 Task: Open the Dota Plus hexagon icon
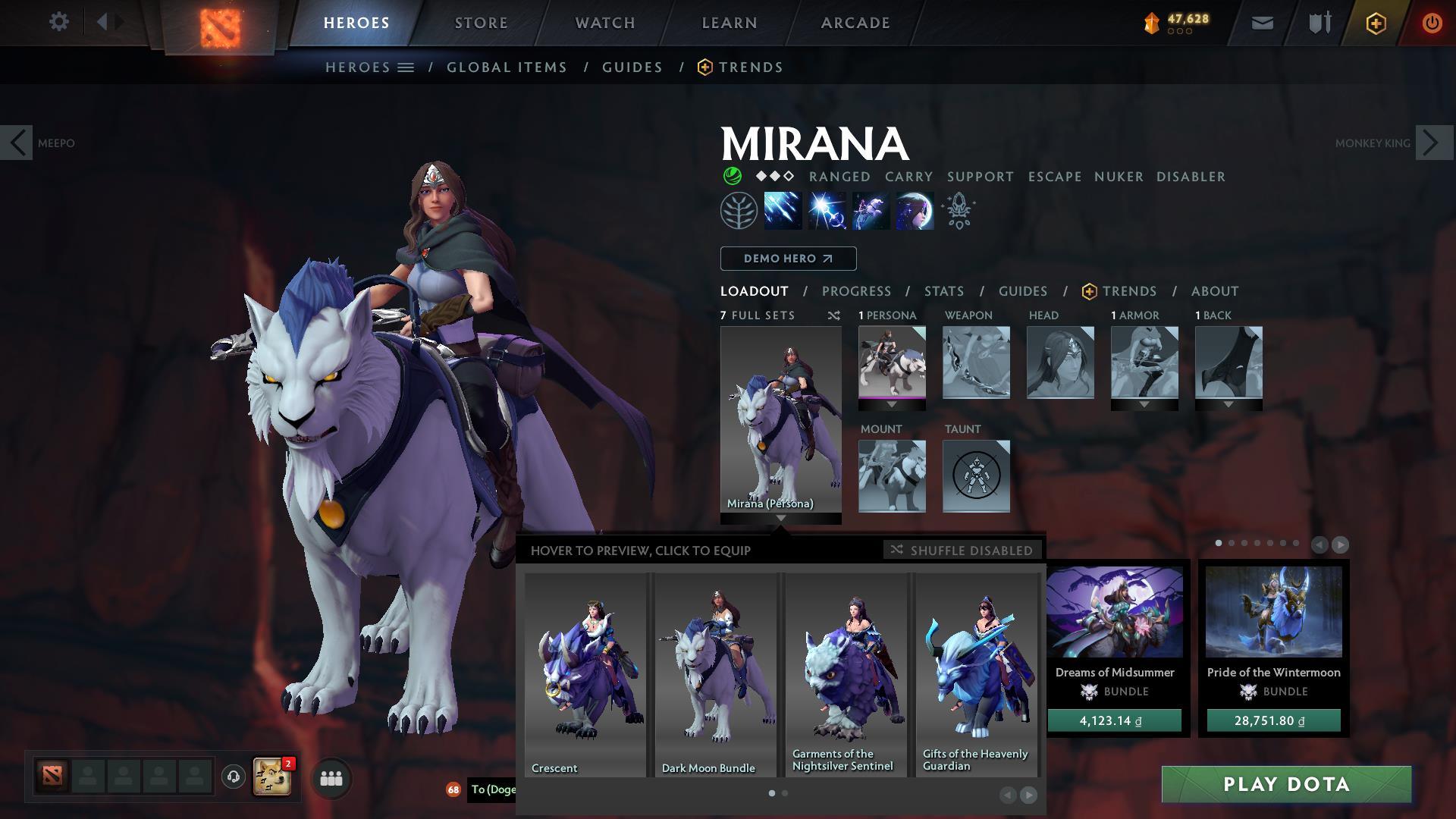click(1378, 23)
